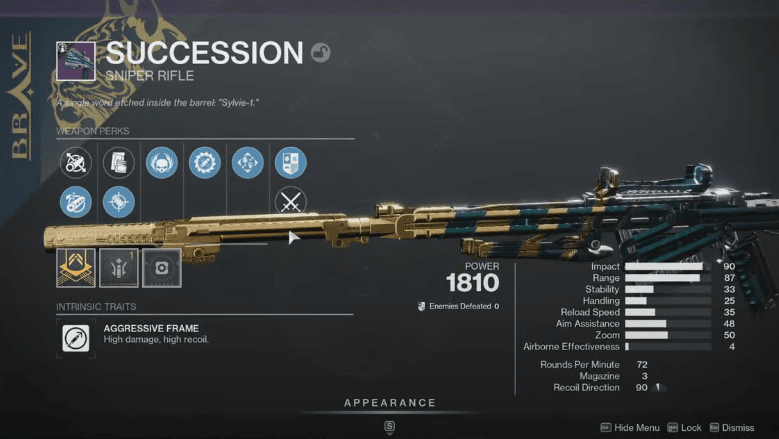Pick the shield emblem origin trait
This screenshot has width=779, height=439.
290,162
